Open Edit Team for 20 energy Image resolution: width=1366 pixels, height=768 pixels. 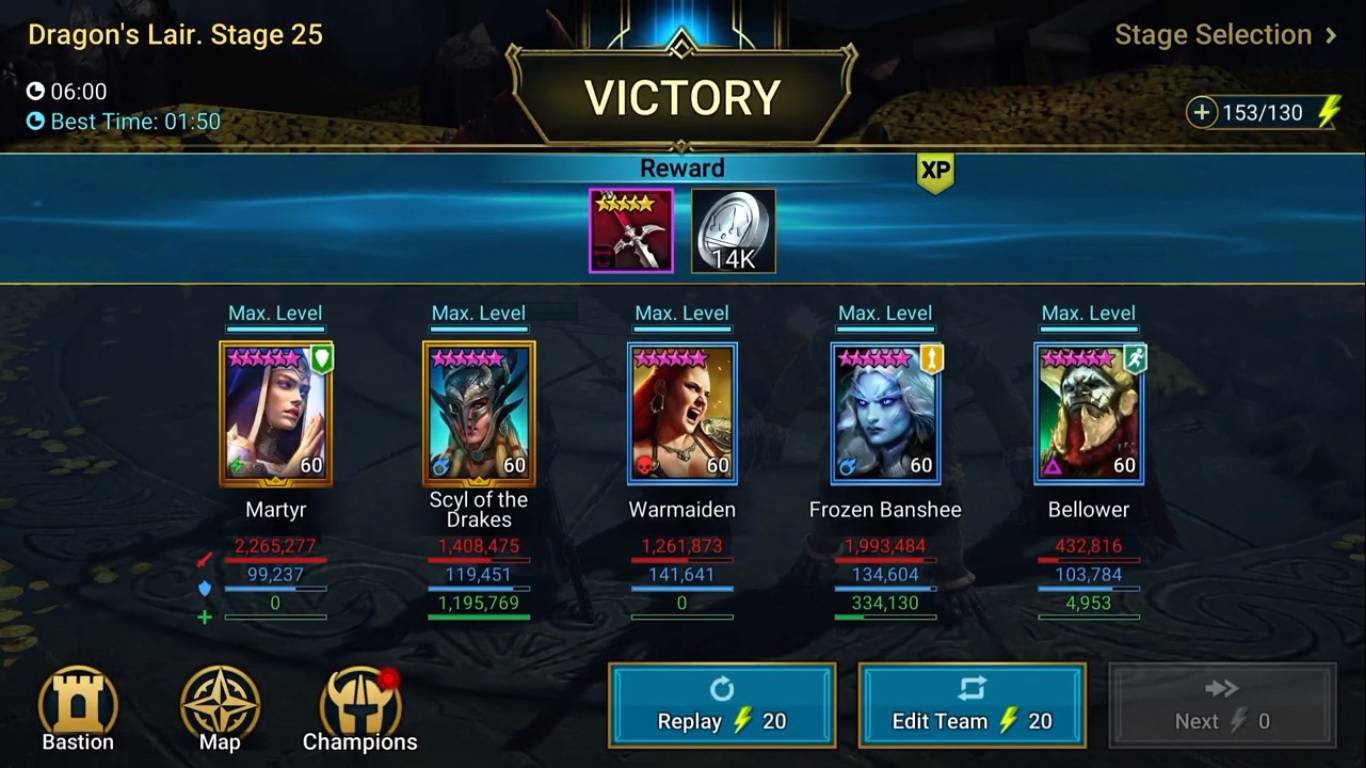[x=971, y=704]
